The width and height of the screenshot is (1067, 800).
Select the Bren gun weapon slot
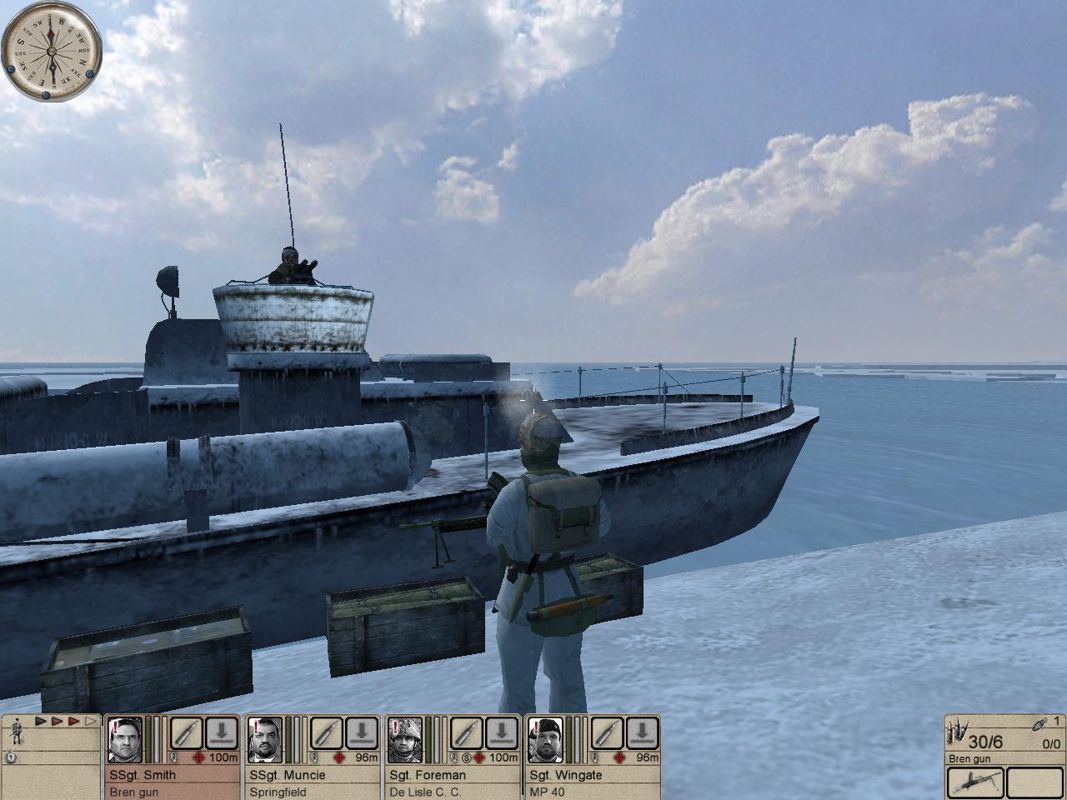(x=974, y=783)
